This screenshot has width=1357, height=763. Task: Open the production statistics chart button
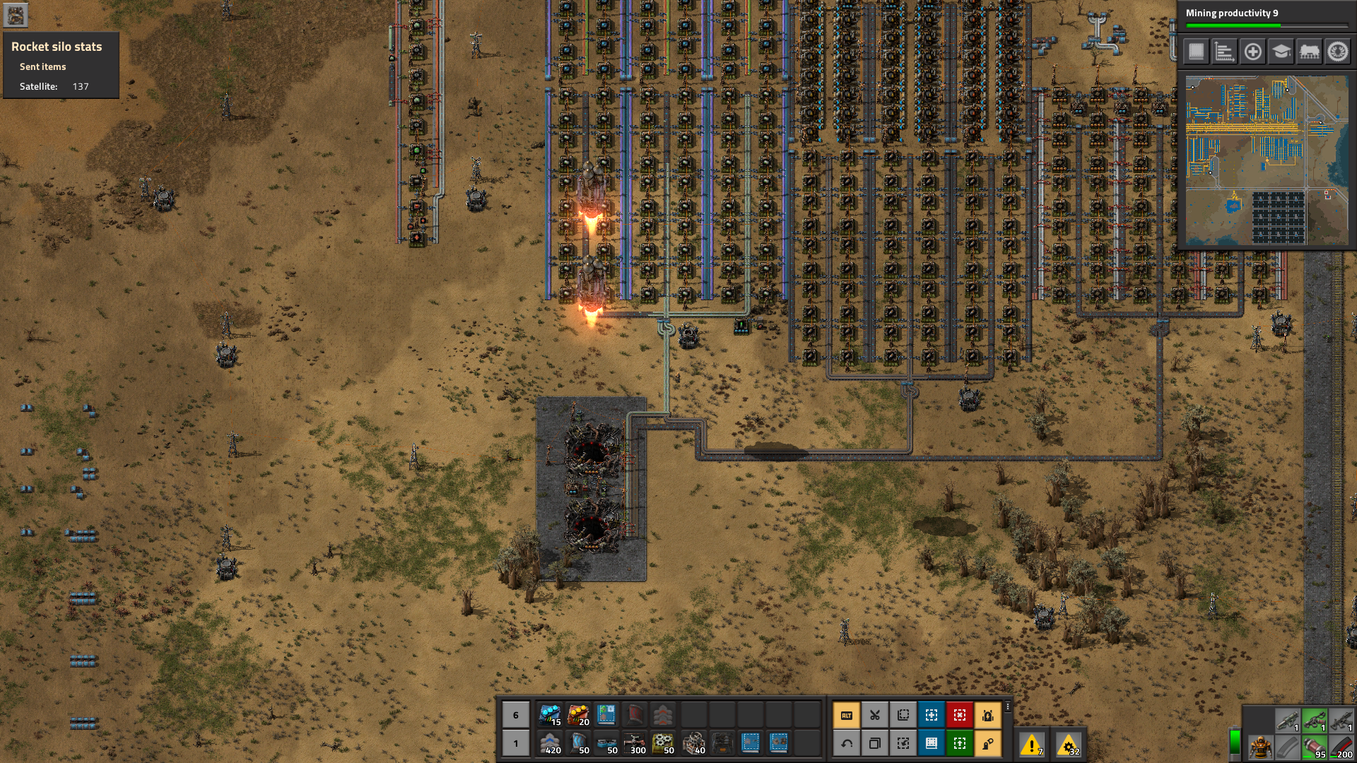pos(1224,52)
